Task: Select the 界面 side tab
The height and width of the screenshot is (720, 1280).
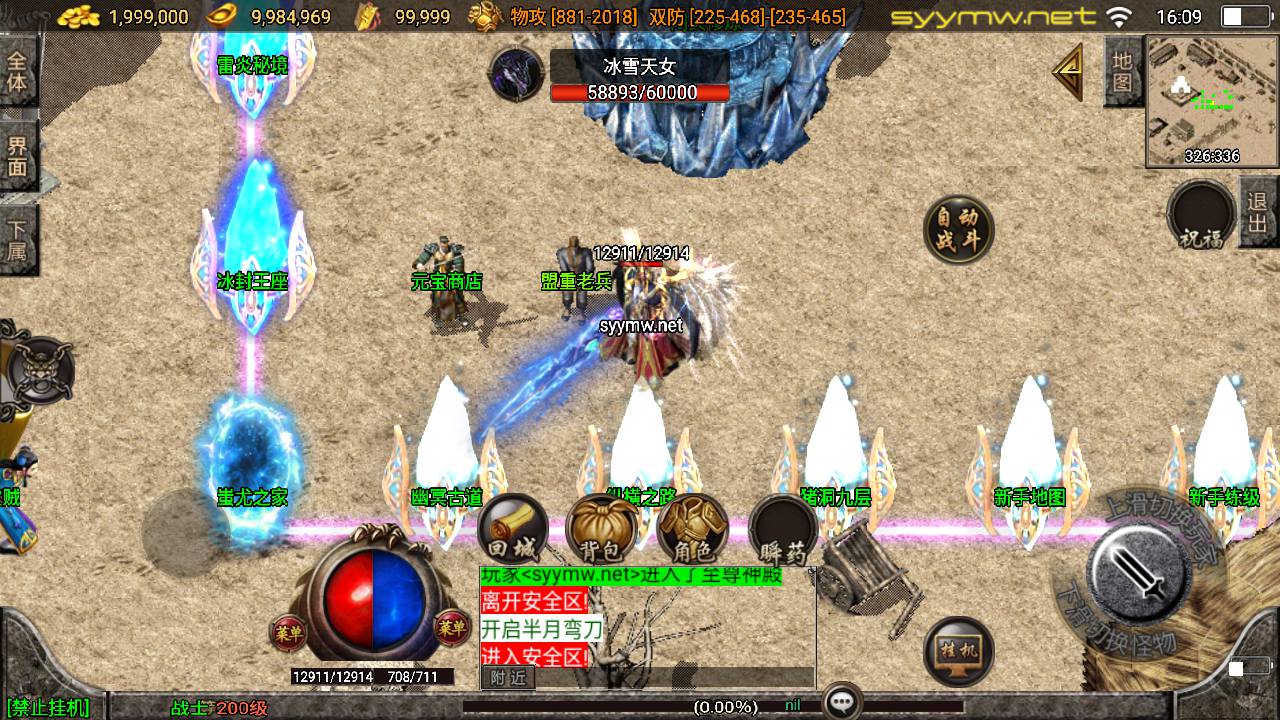Action: (x=17, y=155)
